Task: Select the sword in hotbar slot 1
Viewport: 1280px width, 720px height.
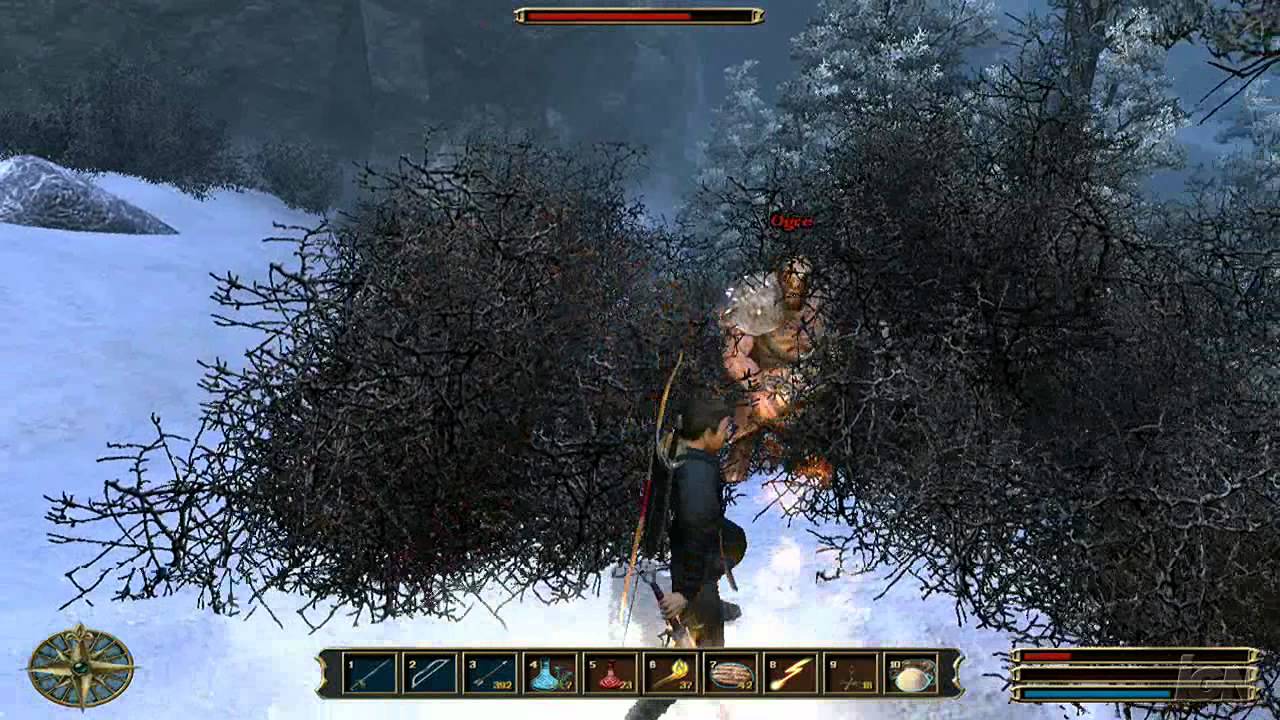Action: click(369, 673)
